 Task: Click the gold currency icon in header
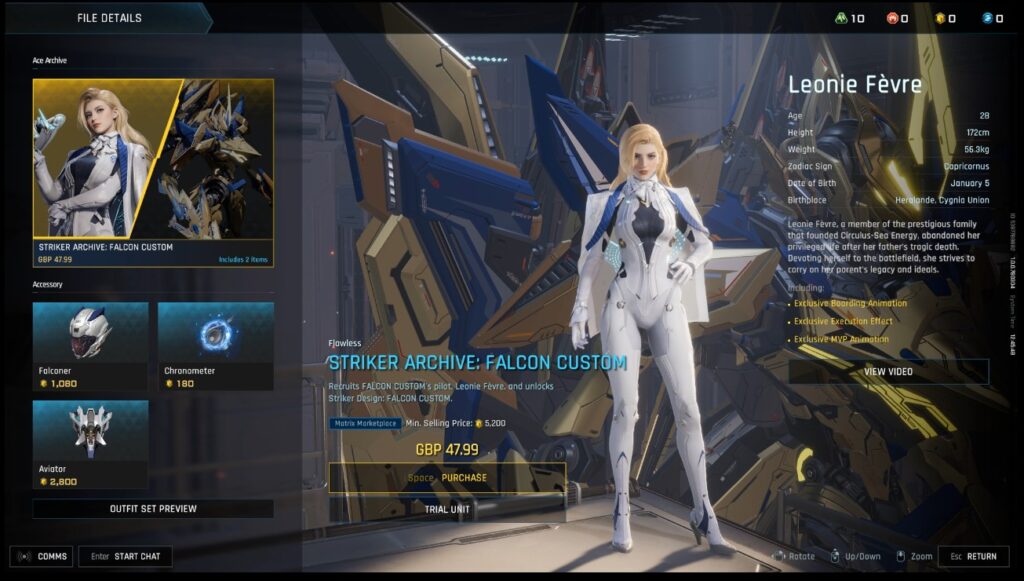939,18
